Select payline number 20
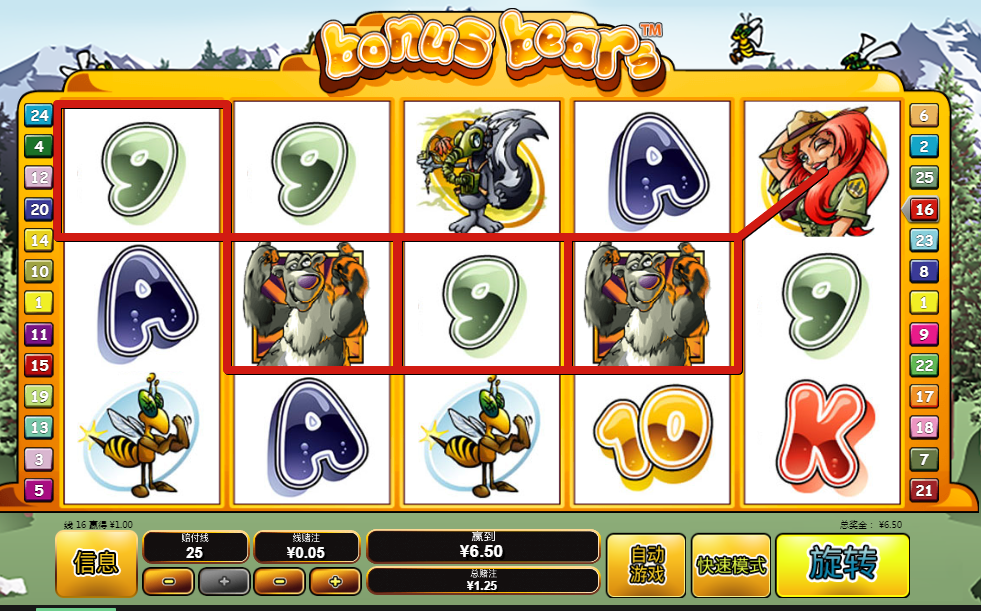The image size is (981, 611). (39, 209)
